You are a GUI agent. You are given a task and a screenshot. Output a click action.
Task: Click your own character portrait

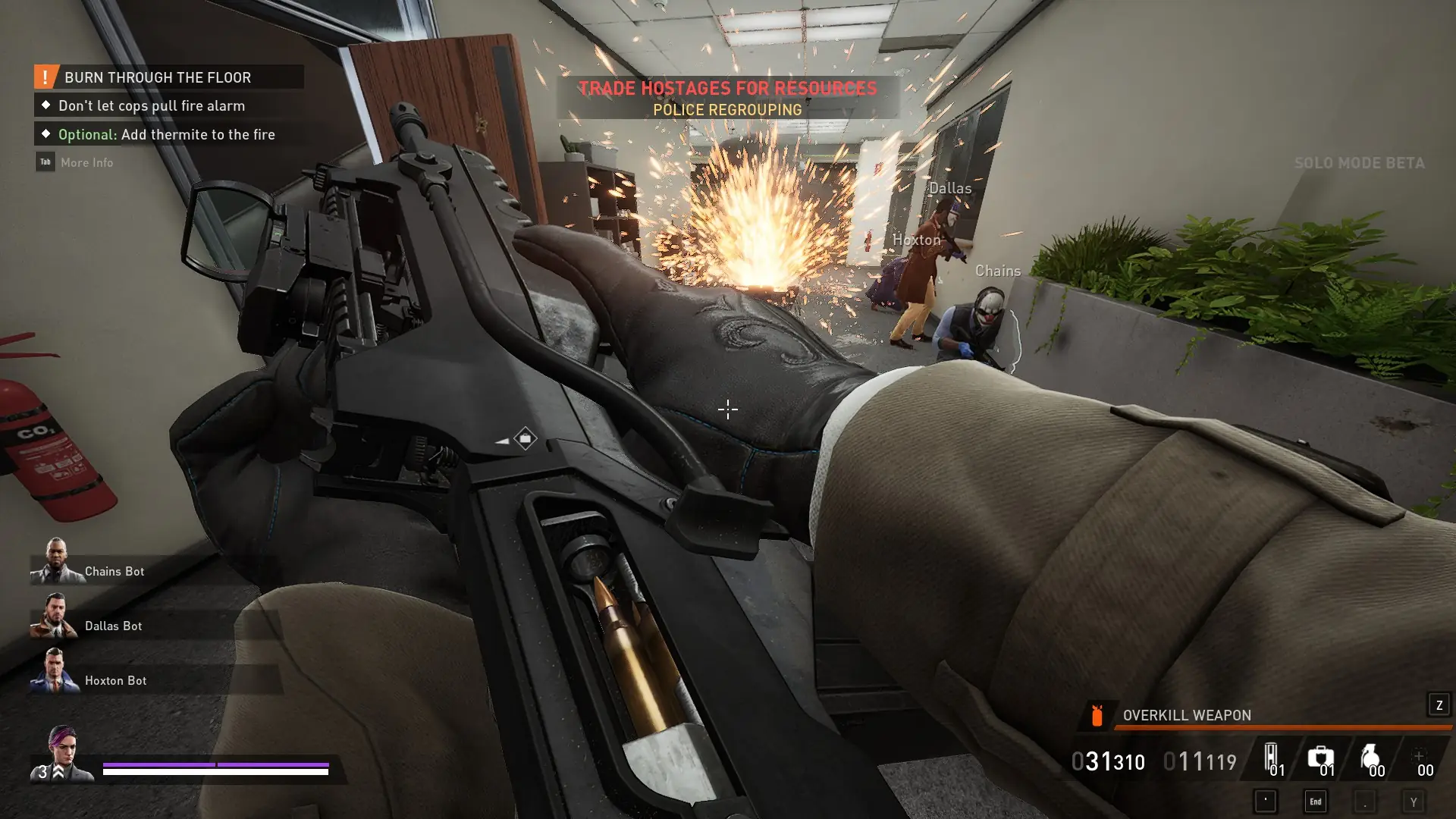pyautogui.click(x=64, y=753)
